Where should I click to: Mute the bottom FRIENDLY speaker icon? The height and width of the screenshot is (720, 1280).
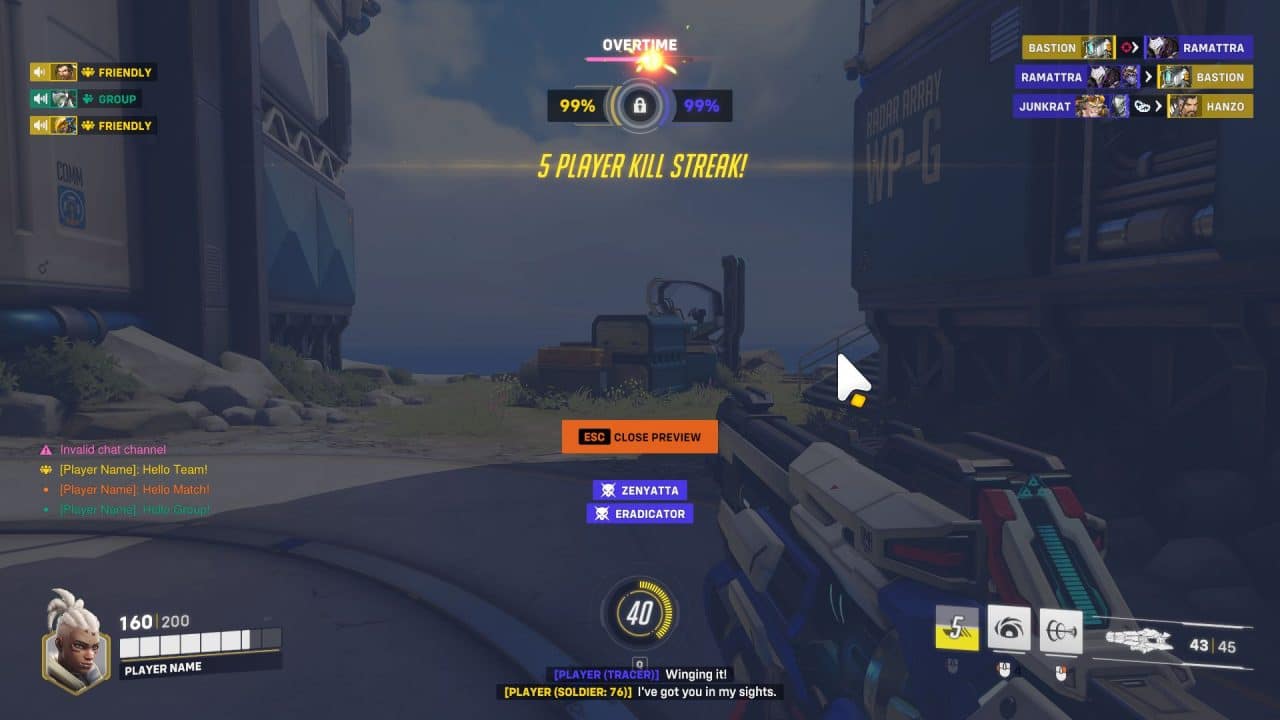[40, 125]
